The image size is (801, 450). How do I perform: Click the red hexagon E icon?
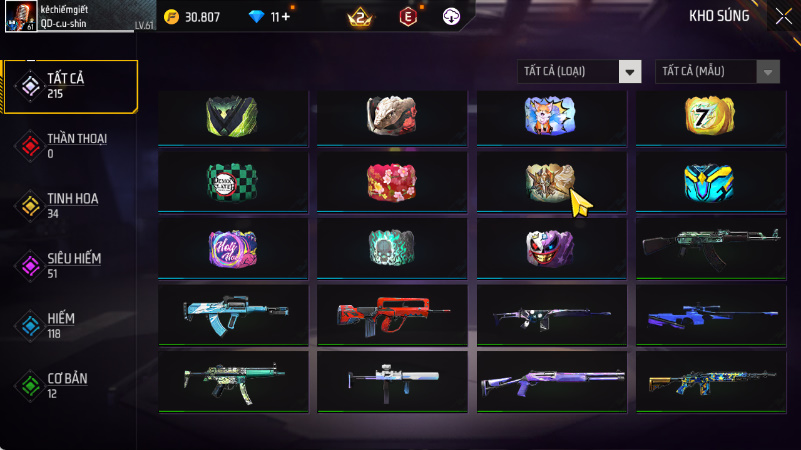407,17
